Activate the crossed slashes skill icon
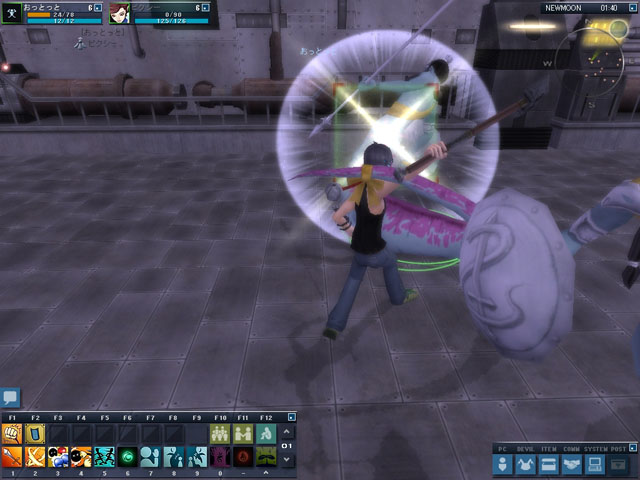The height and width of the screenshot is (480, 640). point(35,457)
